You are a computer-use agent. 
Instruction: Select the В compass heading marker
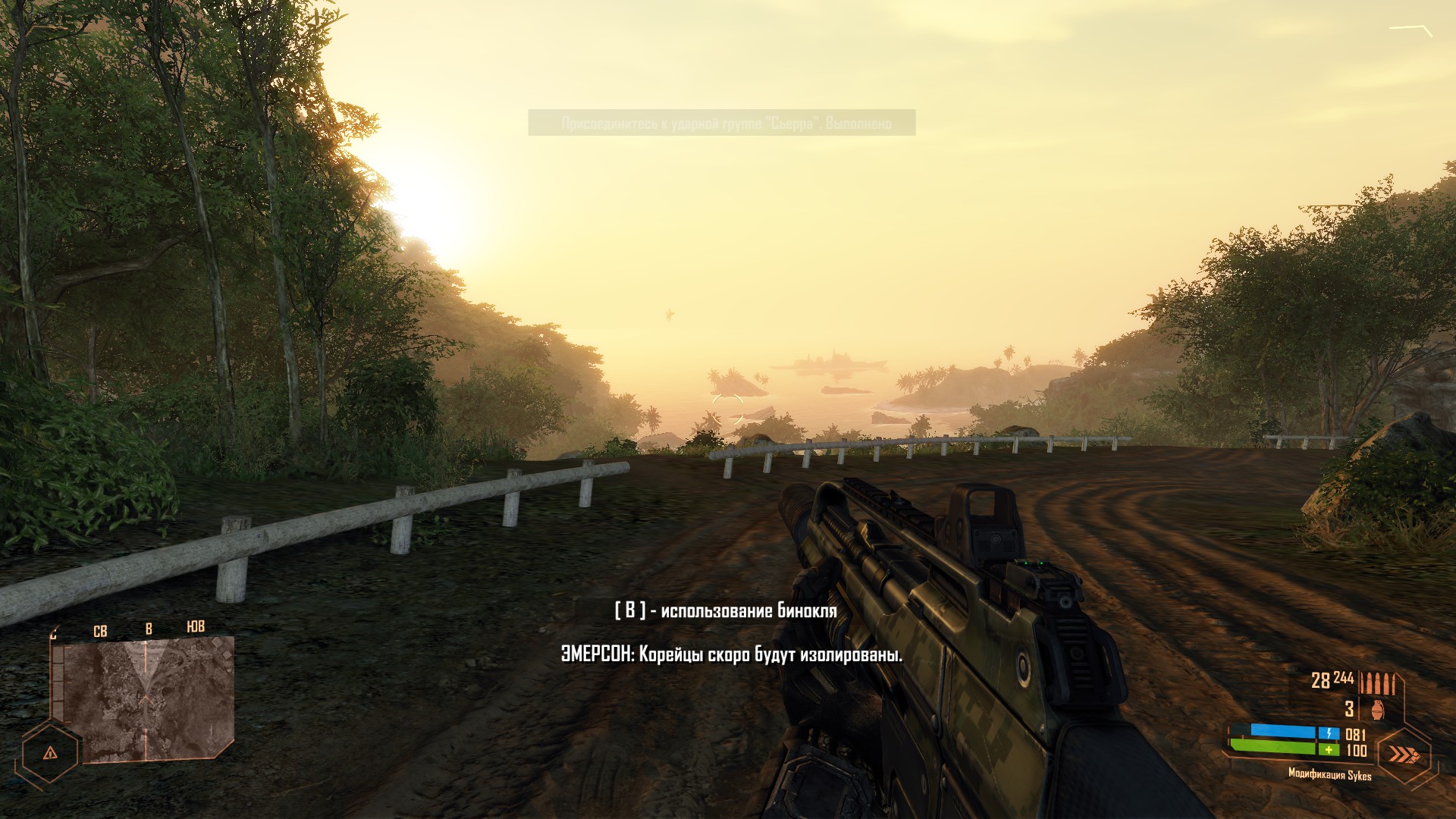pyautogui.click(x=149, y=629)
